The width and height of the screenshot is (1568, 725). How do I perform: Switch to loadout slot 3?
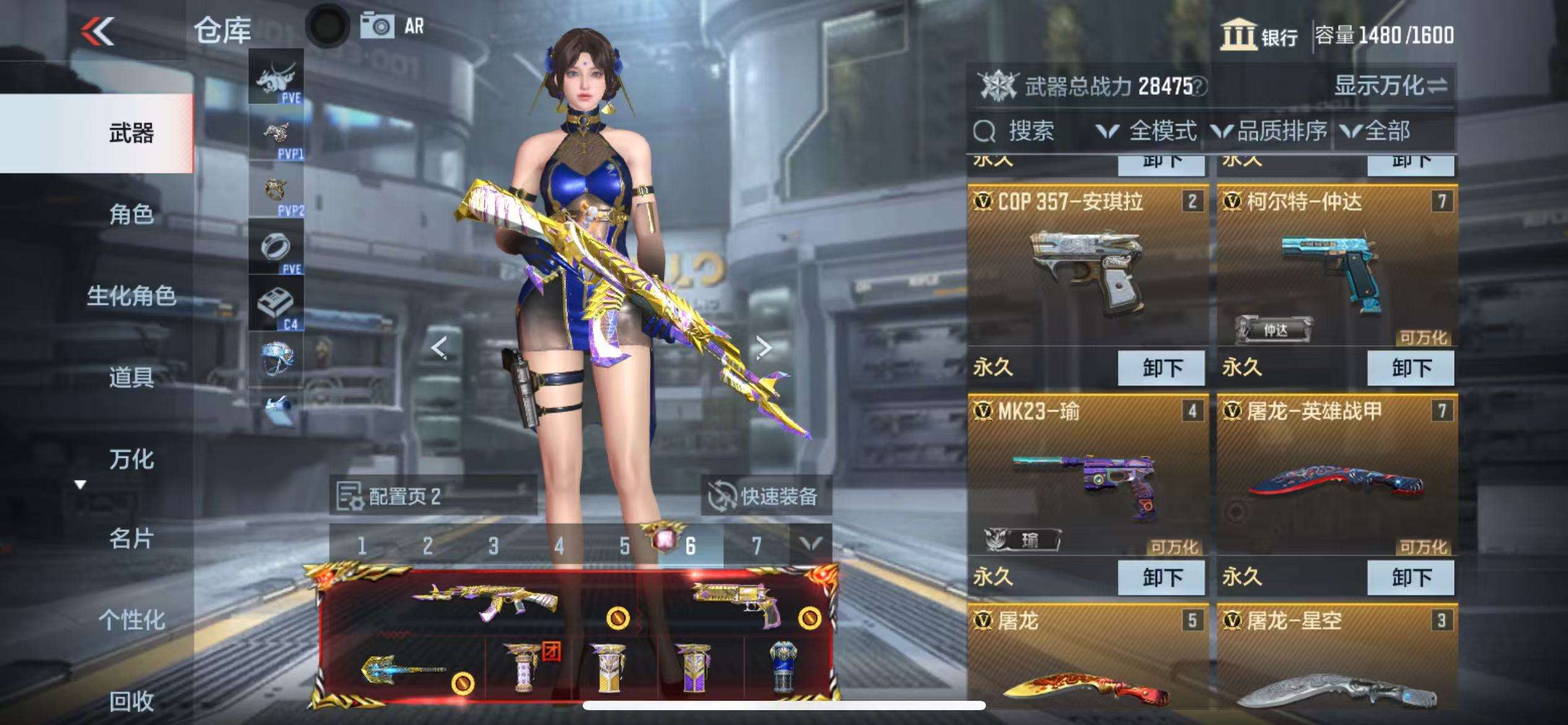point(493,546)
